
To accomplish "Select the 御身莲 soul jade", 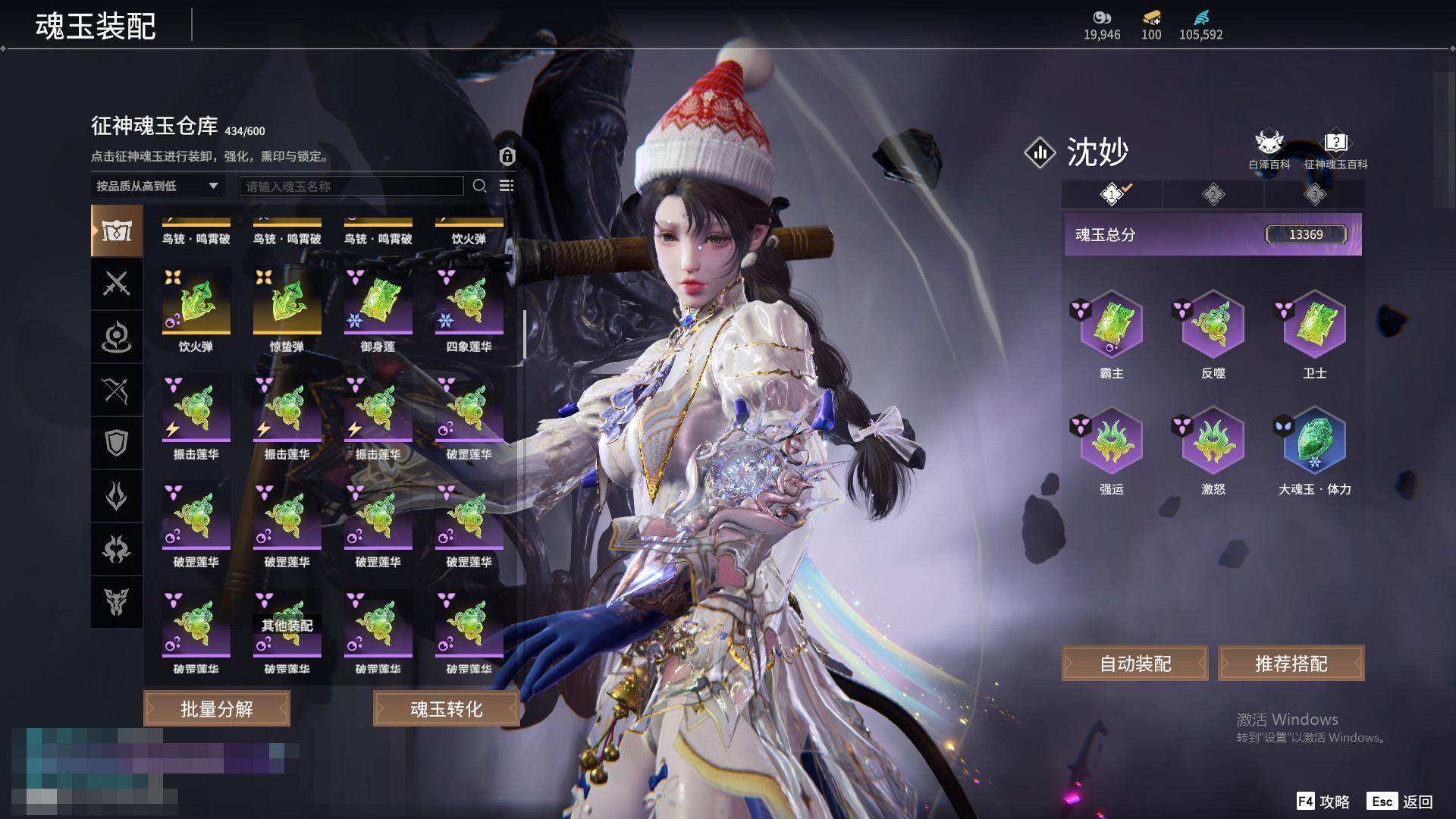I will pyautogui.click(x=378, y=302).
